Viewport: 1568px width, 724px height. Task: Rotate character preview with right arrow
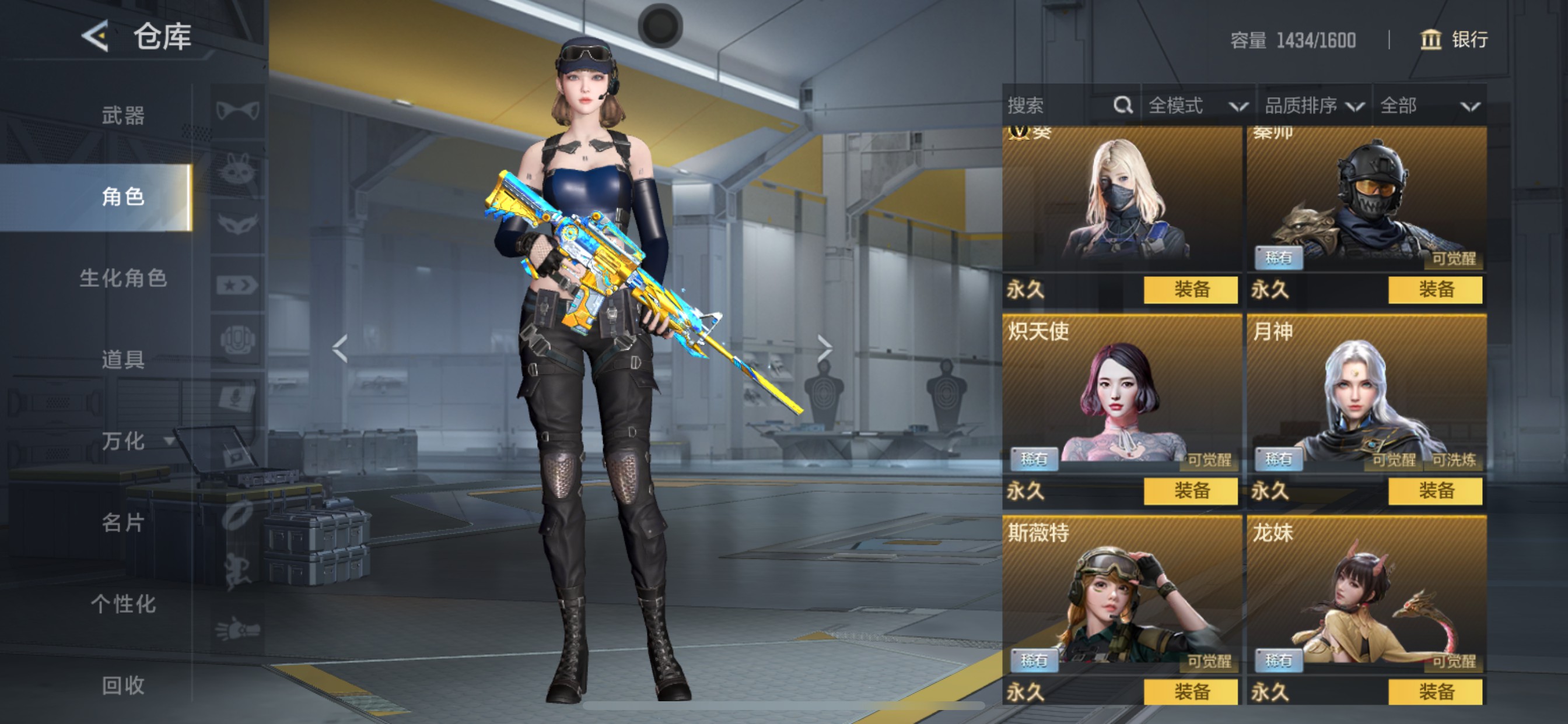coord(825,349)
